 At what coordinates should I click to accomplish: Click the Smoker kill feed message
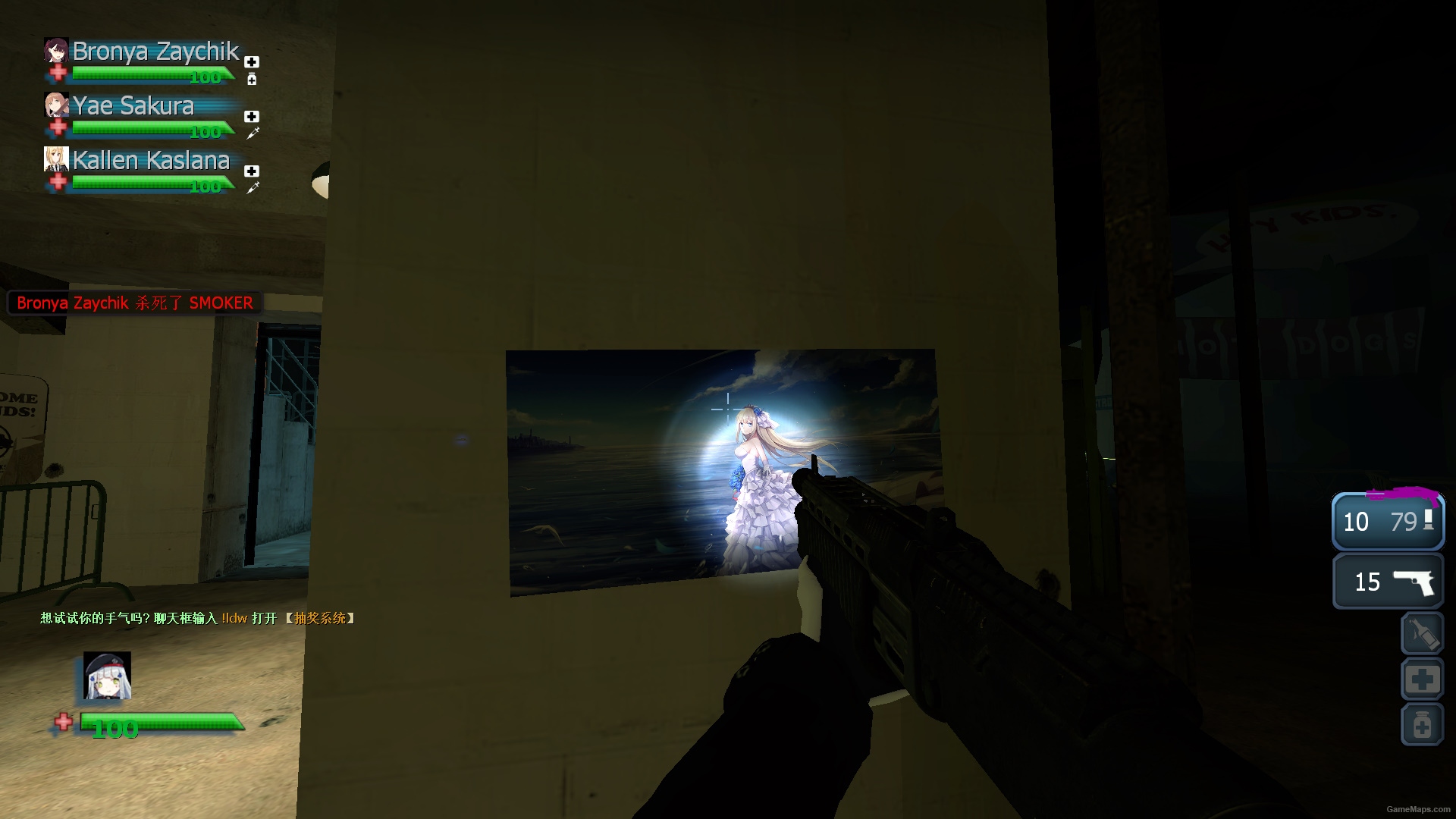tap(134, 303)
